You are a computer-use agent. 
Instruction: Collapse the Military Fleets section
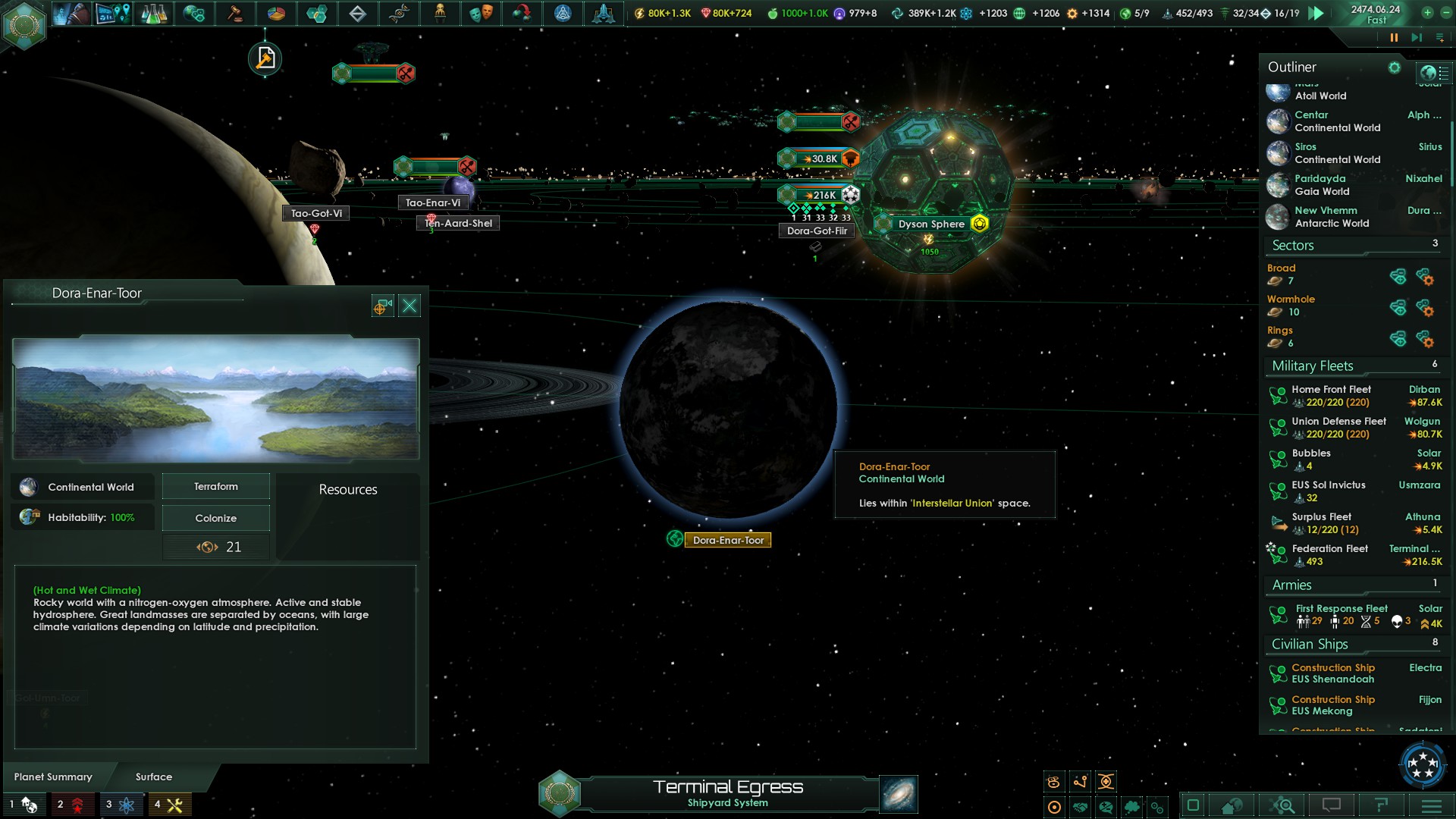tap(1311, 366)
